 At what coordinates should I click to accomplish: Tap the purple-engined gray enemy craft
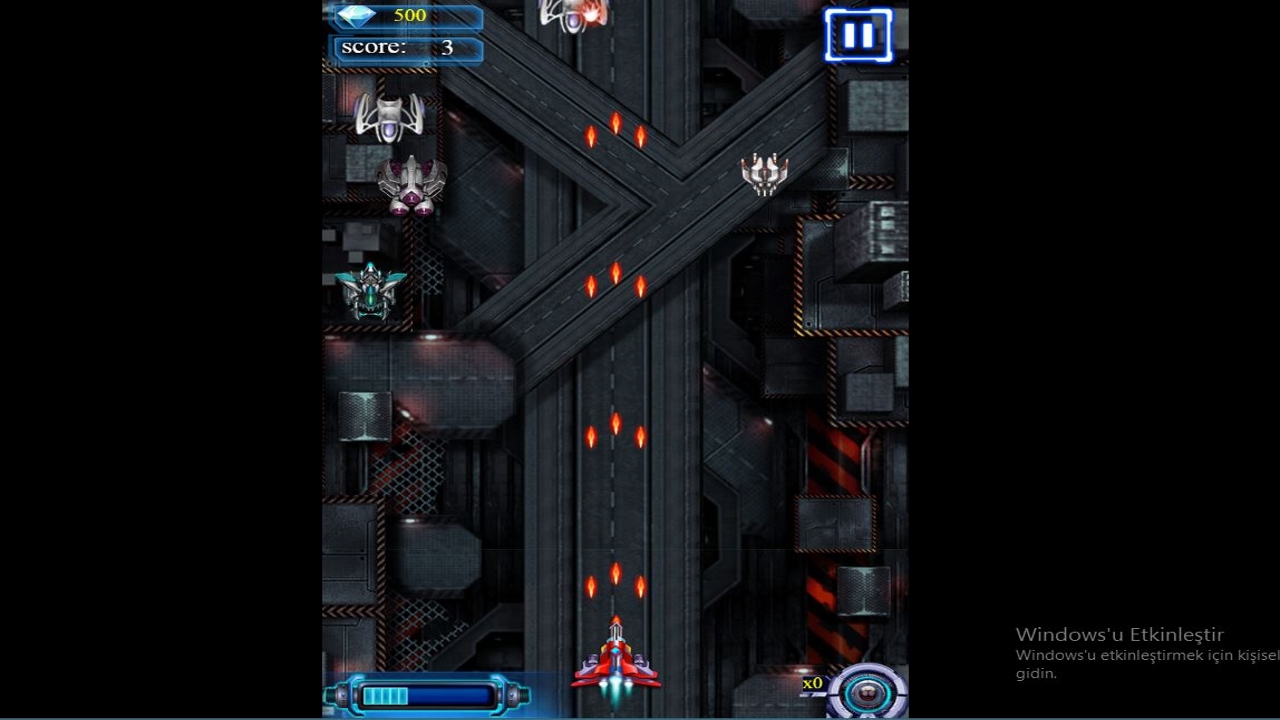(410, 185)
